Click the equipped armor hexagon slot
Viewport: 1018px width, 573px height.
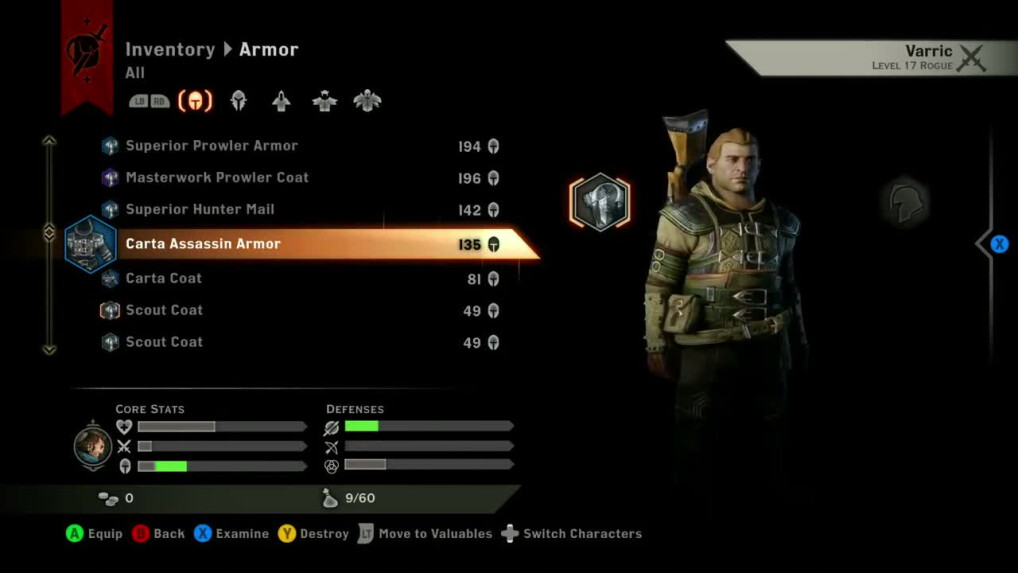(600, 201)
